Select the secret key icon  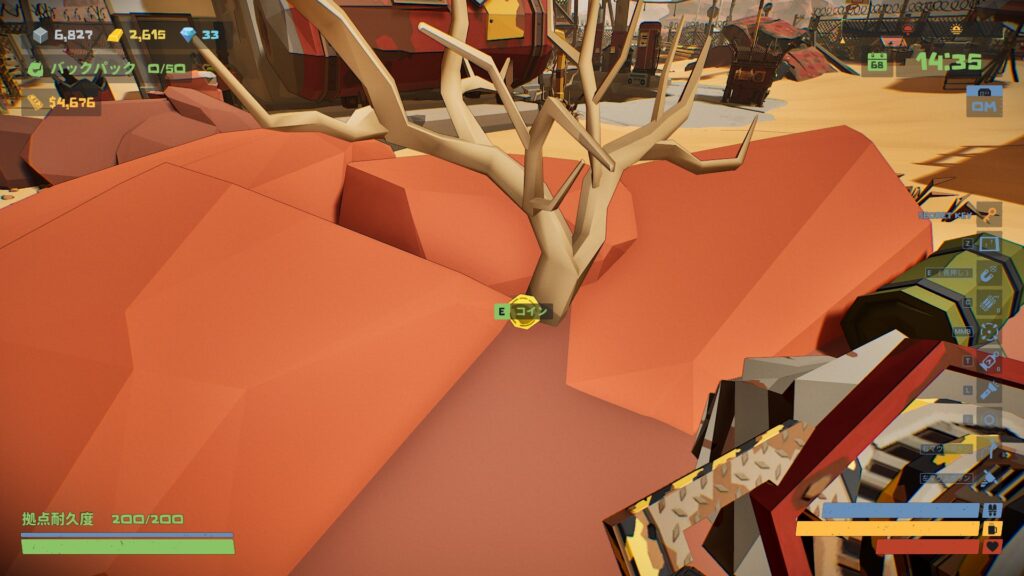pos(990,214)
